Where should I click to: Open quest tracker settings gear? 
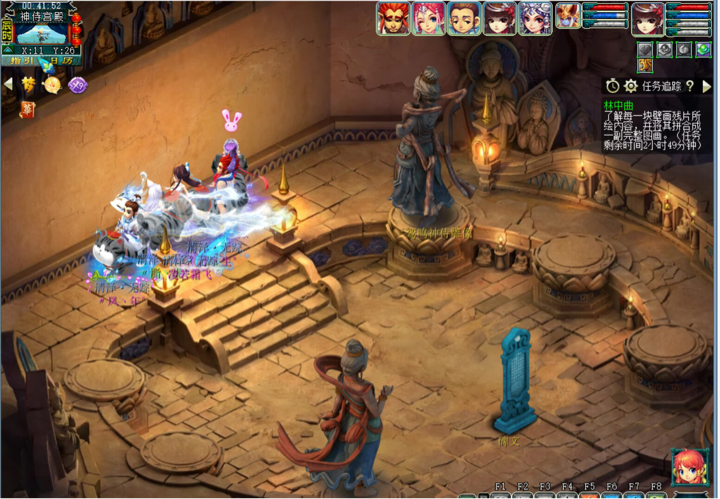(x=630, y=87)
